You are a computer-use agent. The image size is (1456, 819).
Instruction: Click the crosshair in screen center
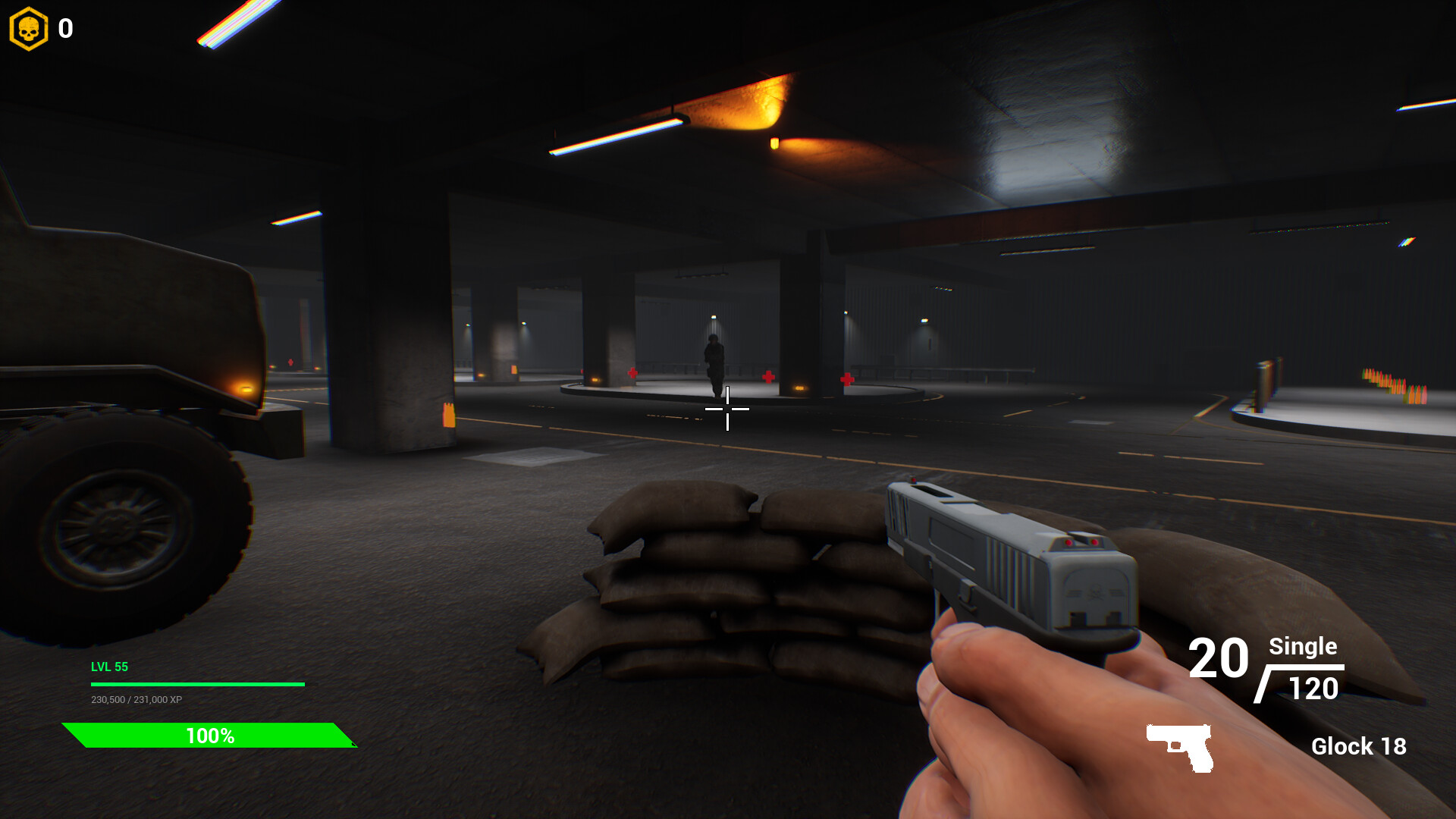(728, 409)
